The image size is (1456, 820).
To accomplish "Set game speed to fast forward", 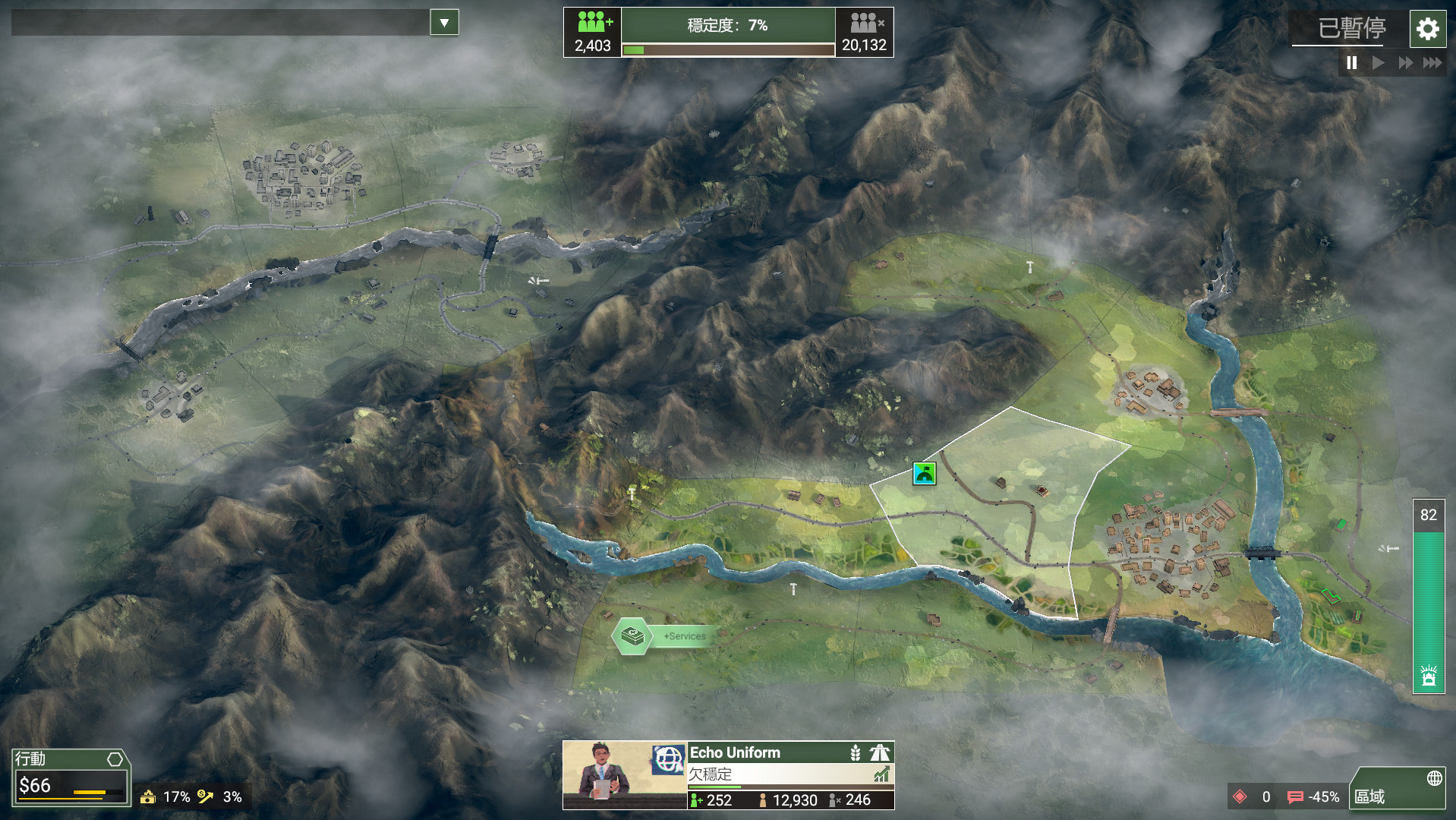I will pos(1405,63).
